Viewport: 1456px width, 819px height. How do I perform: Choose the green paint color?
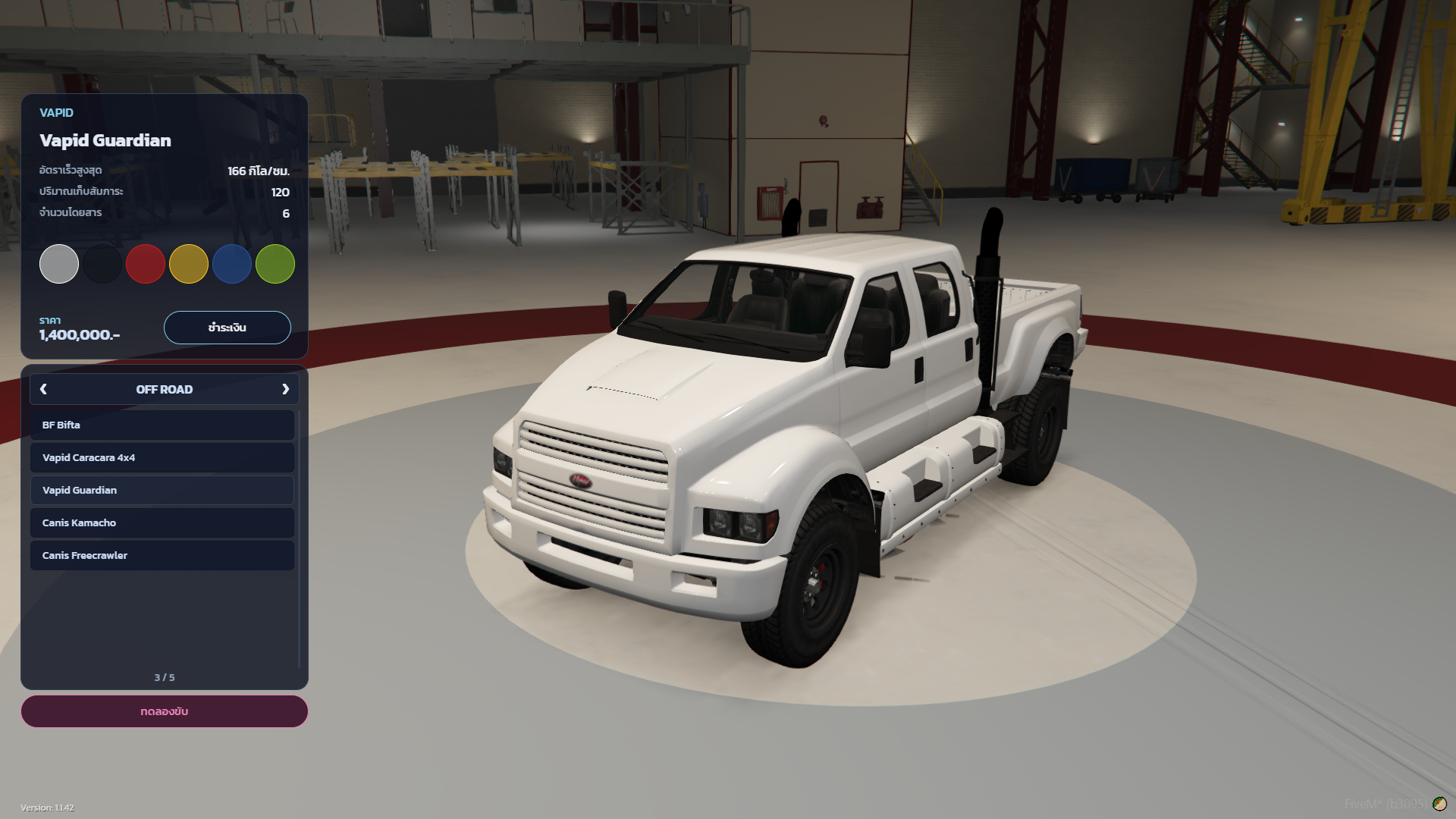click(275, 264)
